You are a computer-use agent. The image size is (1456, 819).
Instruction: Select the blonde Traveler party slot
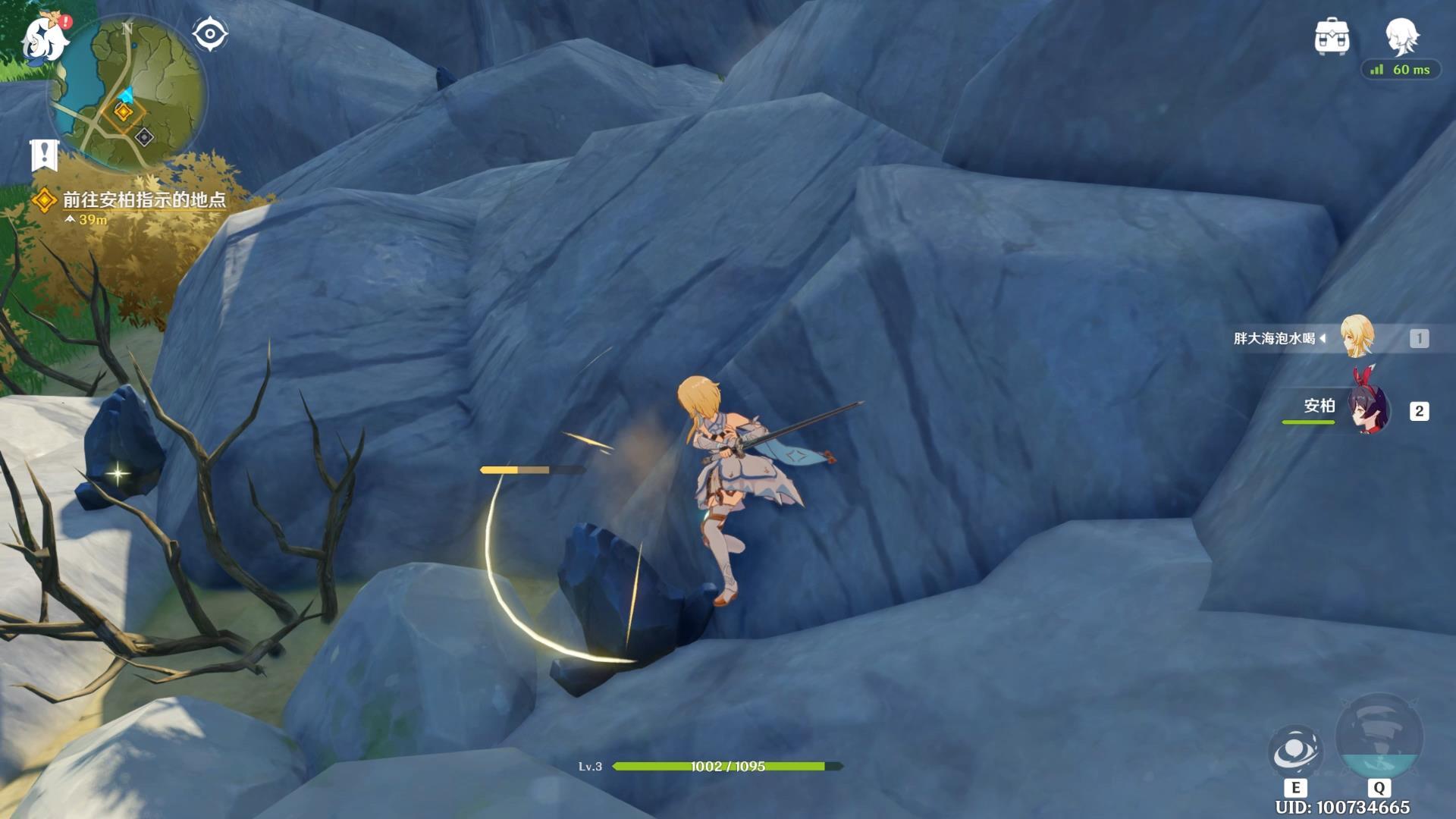coord(1356,337)
